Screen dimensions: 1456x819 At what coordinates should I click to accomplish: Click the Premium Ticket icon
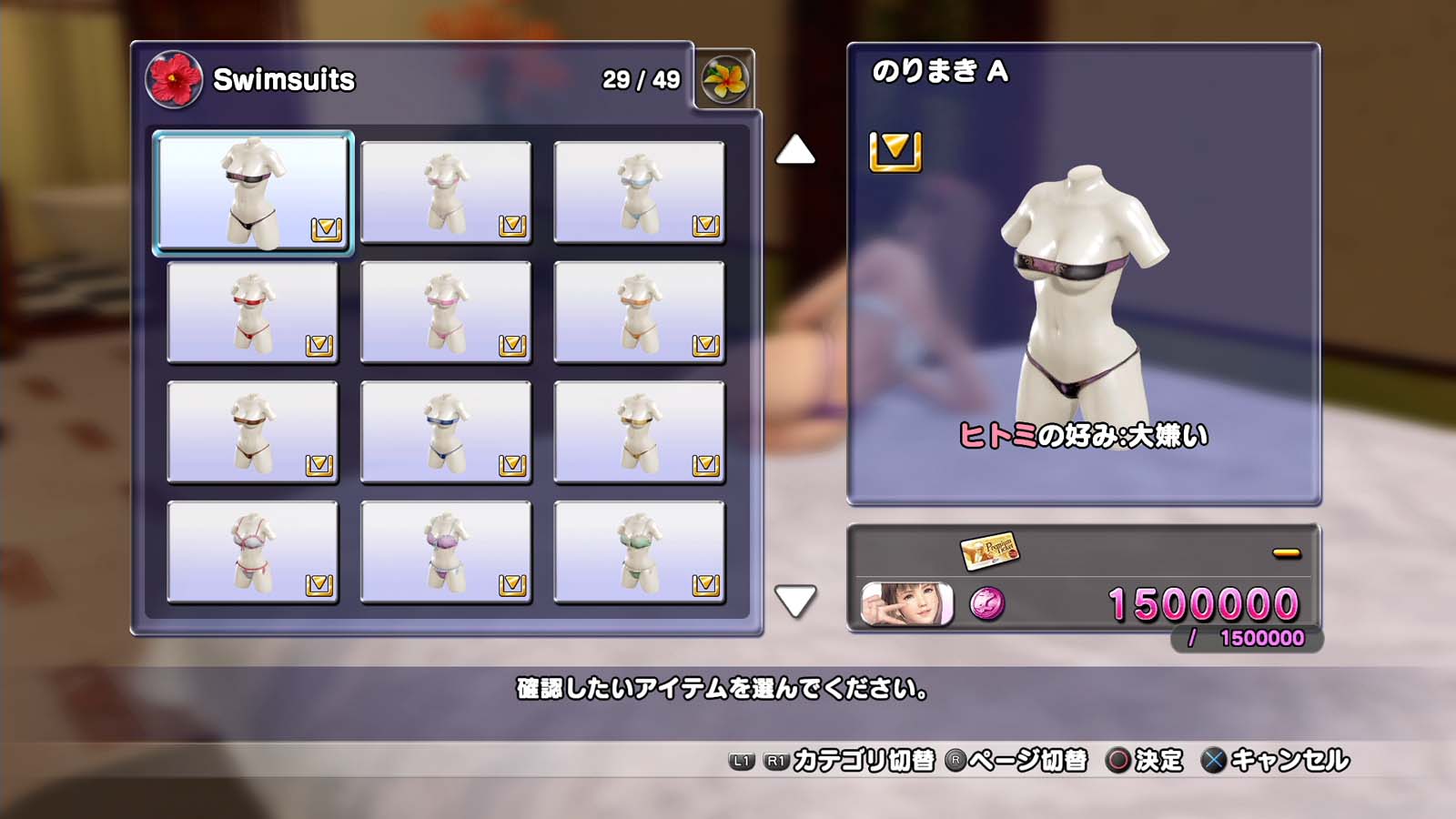pos(988,550)
